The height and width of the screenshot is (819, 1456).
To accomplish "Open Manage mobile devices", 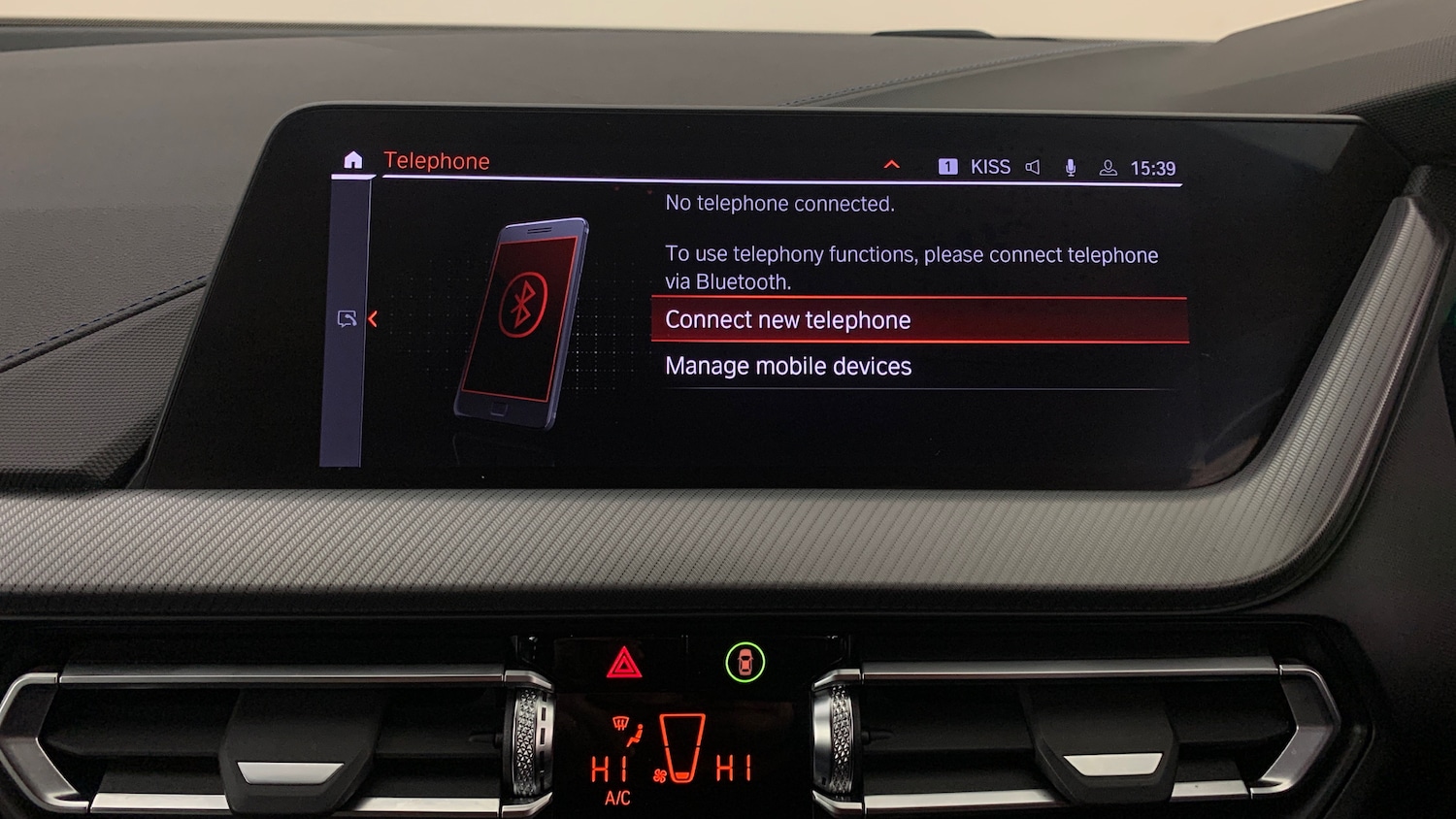I will point(788,366).
